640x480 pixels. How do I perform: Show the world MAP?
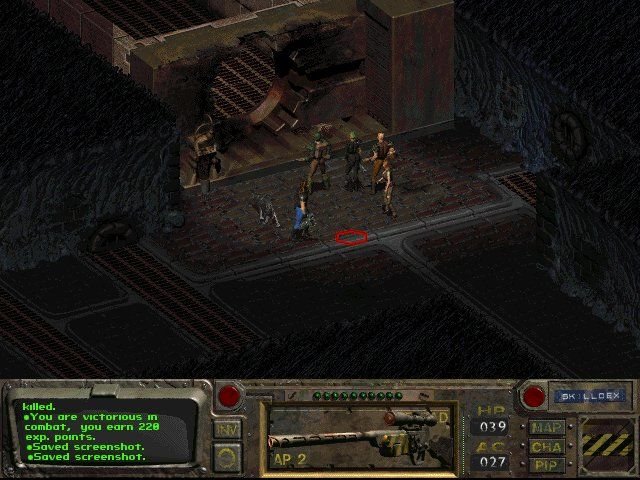tap(546, 428)
